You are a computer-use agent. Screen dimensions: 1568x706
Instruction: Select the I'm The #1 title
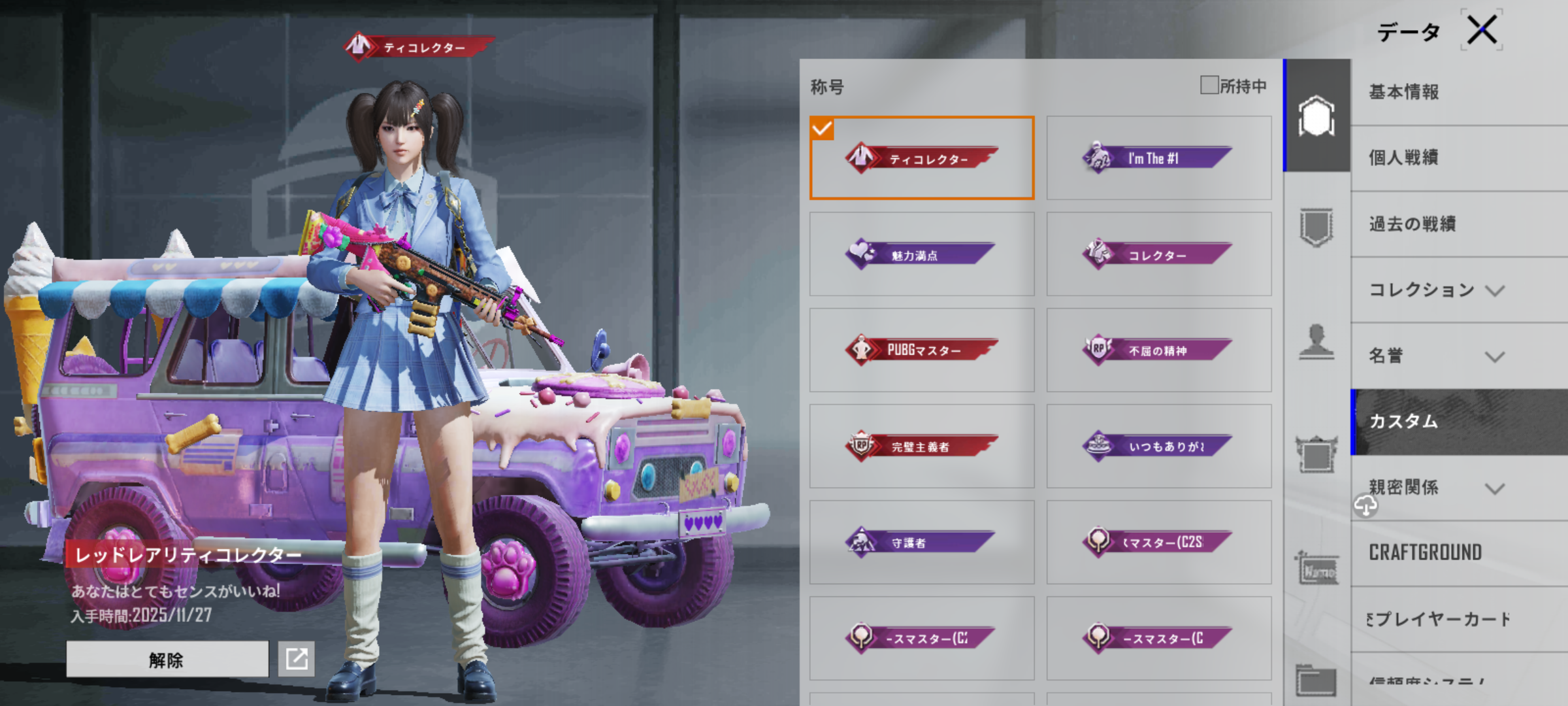tap(1158, 158)
